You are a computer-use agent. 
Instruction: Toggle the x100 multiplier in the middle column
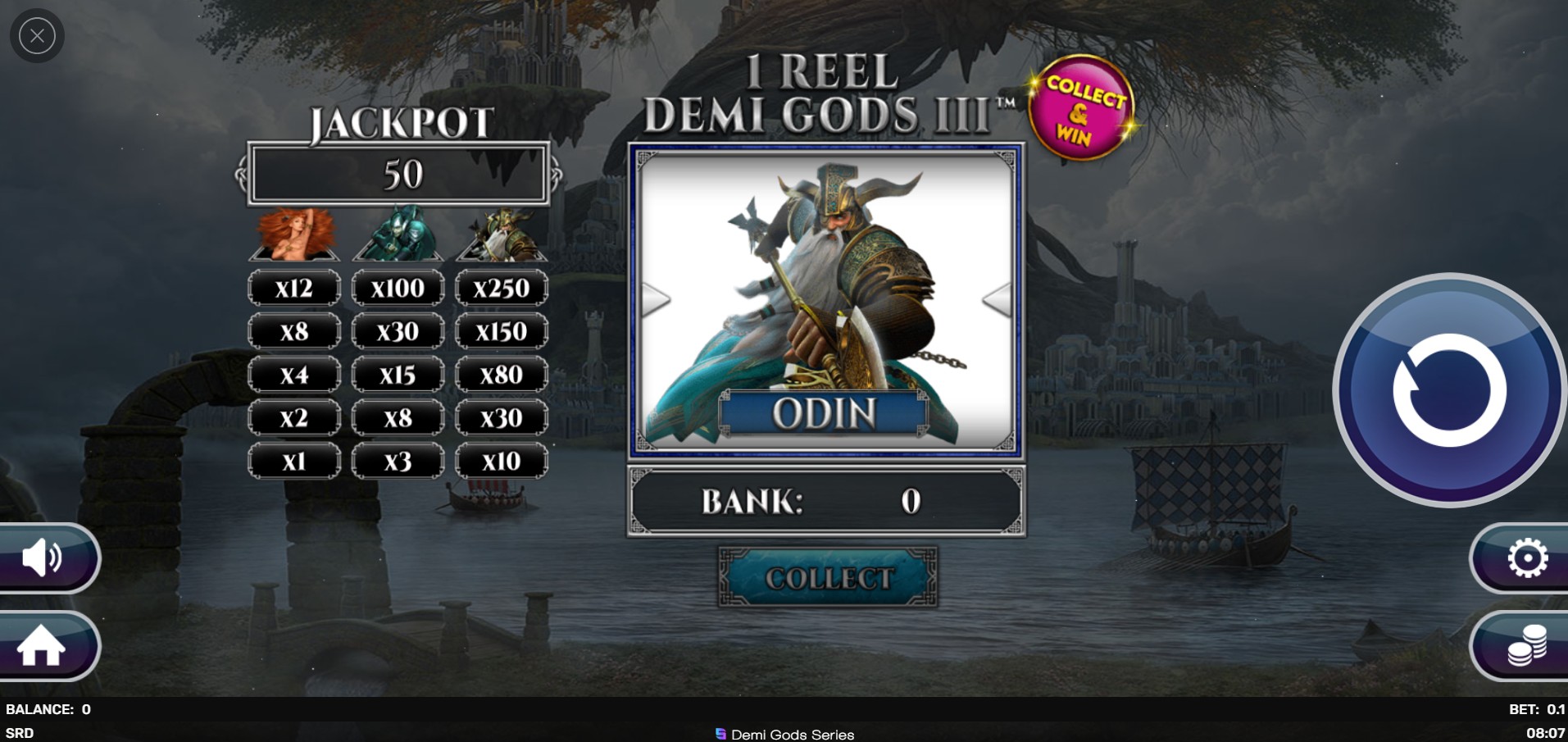pyautogui.click(x=398, y=288)
